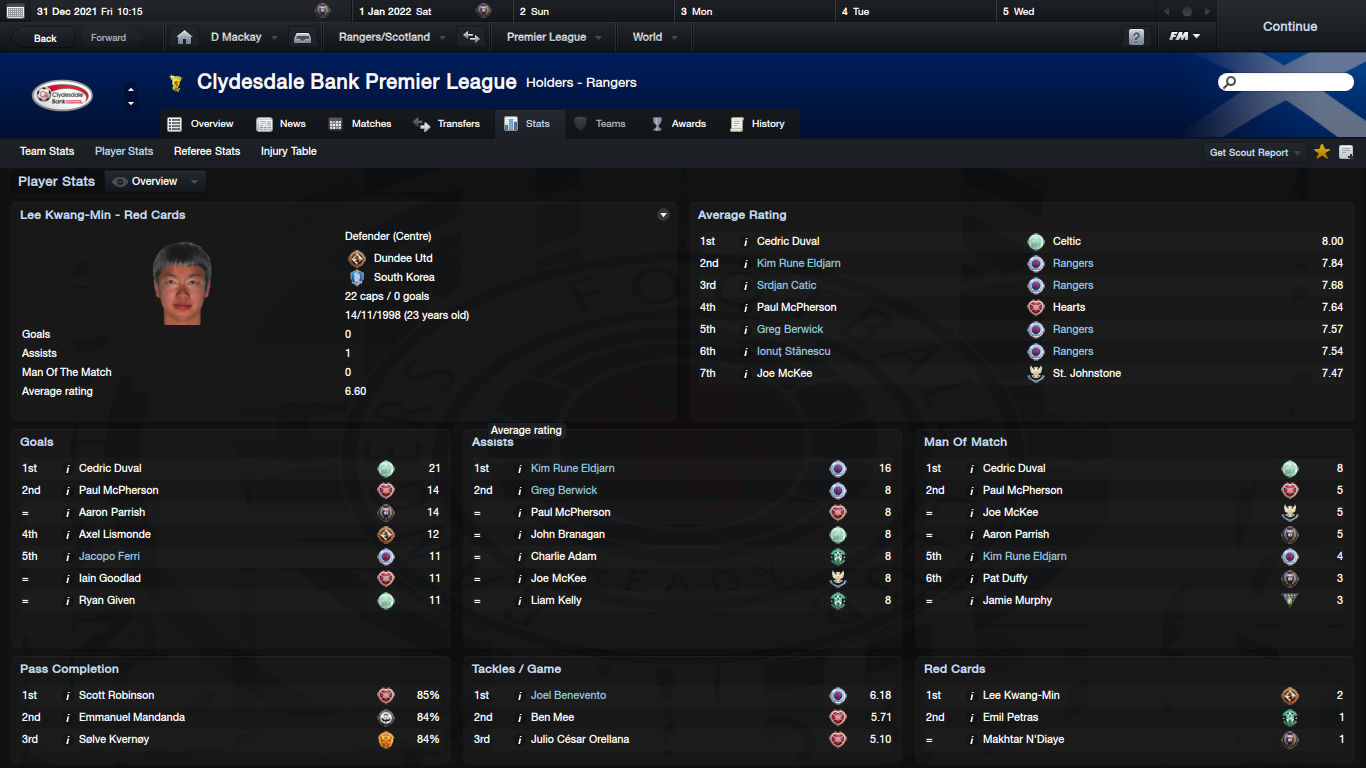
Task: Open the Matches tab
Action: (x=360, y=124)
